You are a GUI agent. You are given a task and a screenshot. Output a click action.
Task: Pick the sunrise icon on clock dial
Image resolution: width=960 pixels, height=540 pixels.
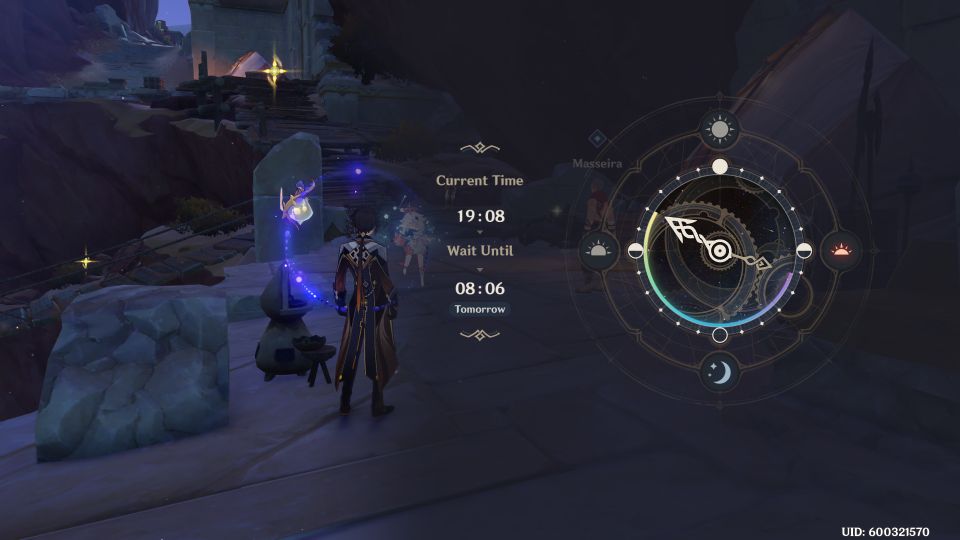point(598,249)
